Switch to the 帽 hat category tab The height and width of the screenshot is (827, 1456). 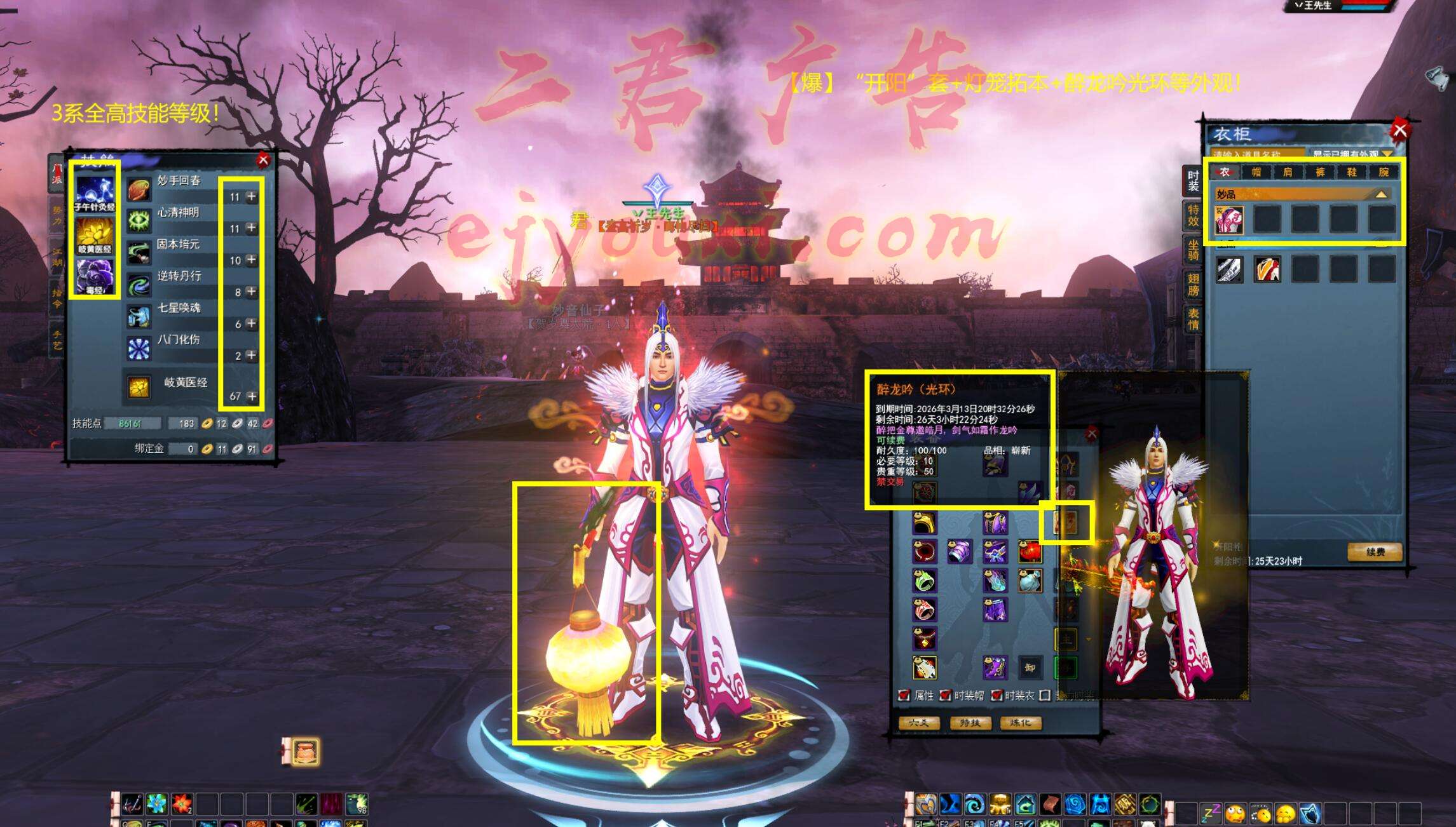click(1256, 171)
